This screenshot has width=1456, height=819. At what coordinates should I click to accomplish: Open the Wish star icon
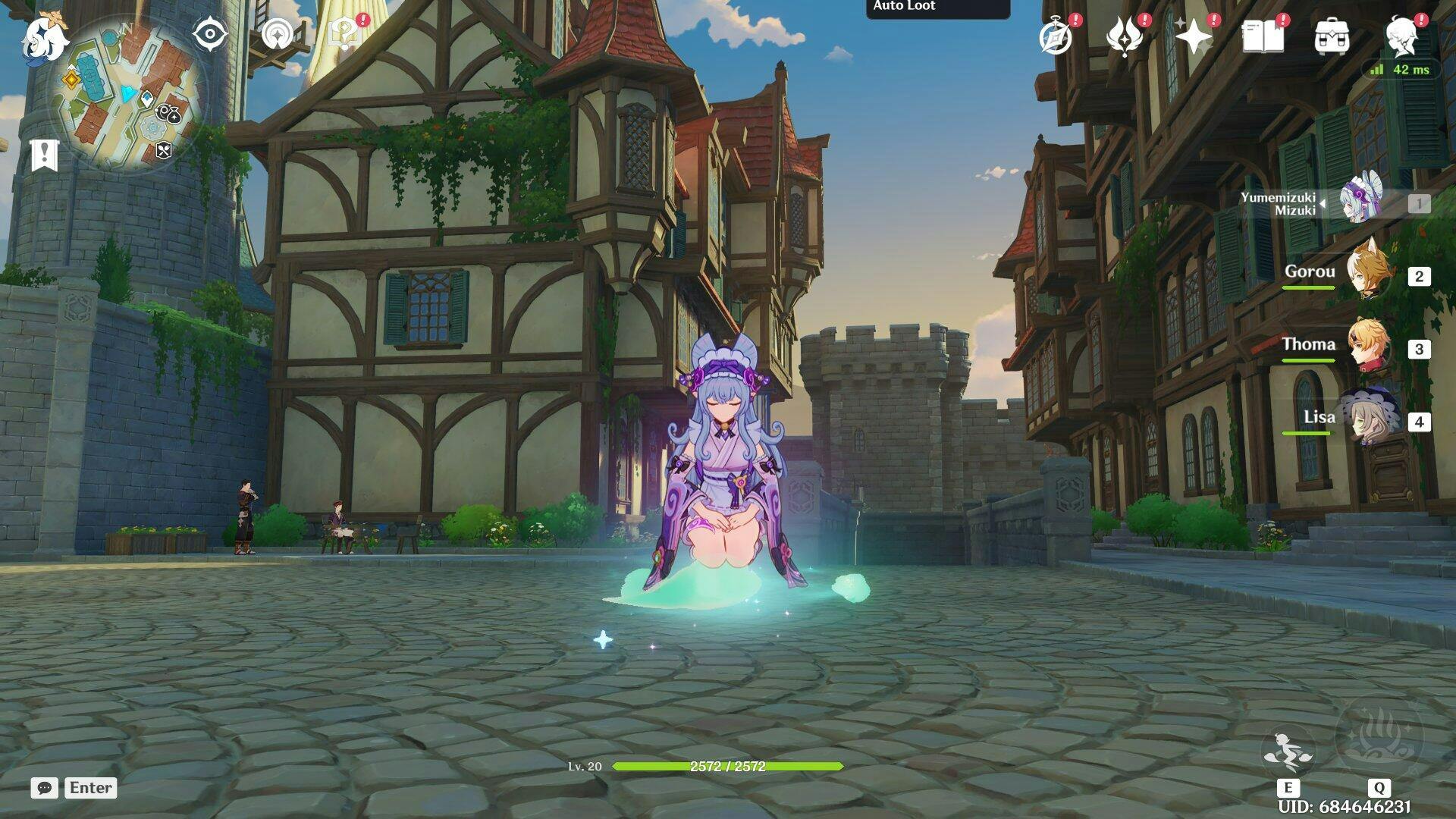[1194, 36]
